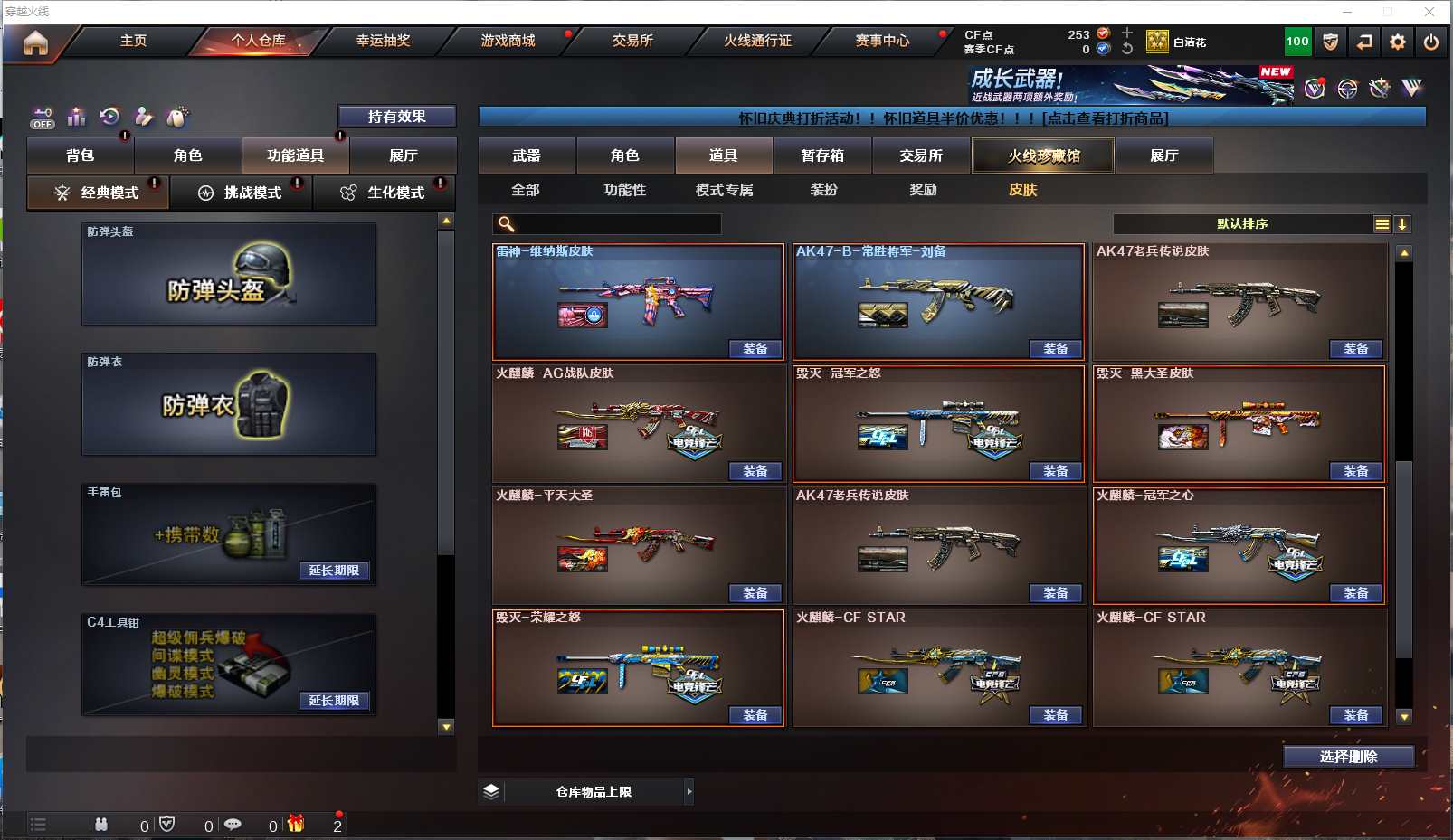The width and height of the screenshot is (1453, 840).
Task: Click the home icon button
Action: 35,42
